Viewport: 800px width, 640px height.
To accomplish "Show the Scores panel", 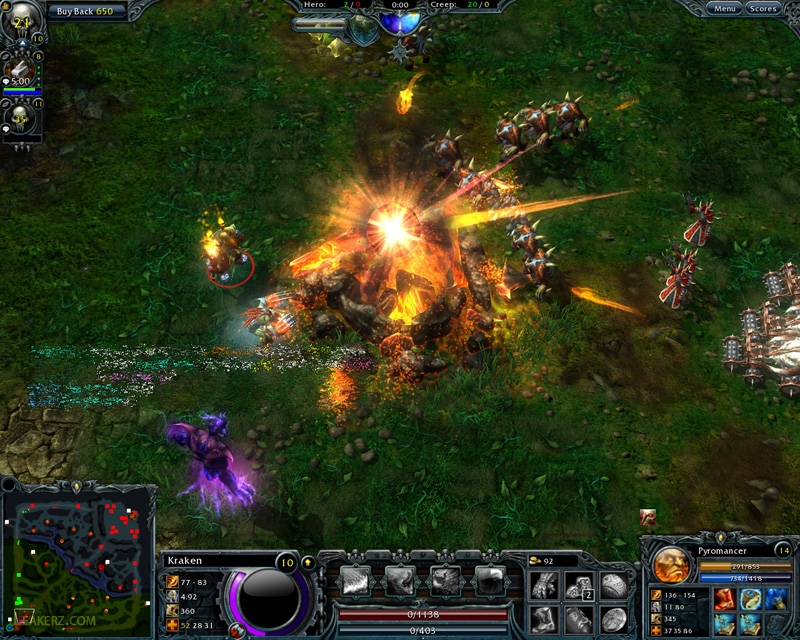I will click(763, 9).
